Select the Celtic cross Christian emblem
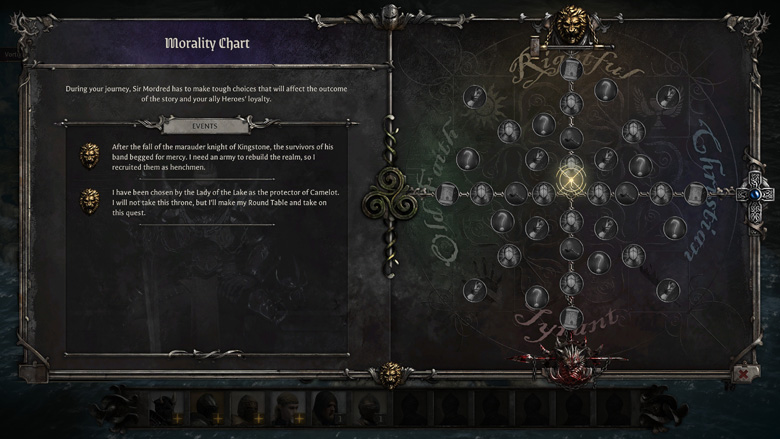This screenshot has height=439, width=780. click(x=755, y=191)
